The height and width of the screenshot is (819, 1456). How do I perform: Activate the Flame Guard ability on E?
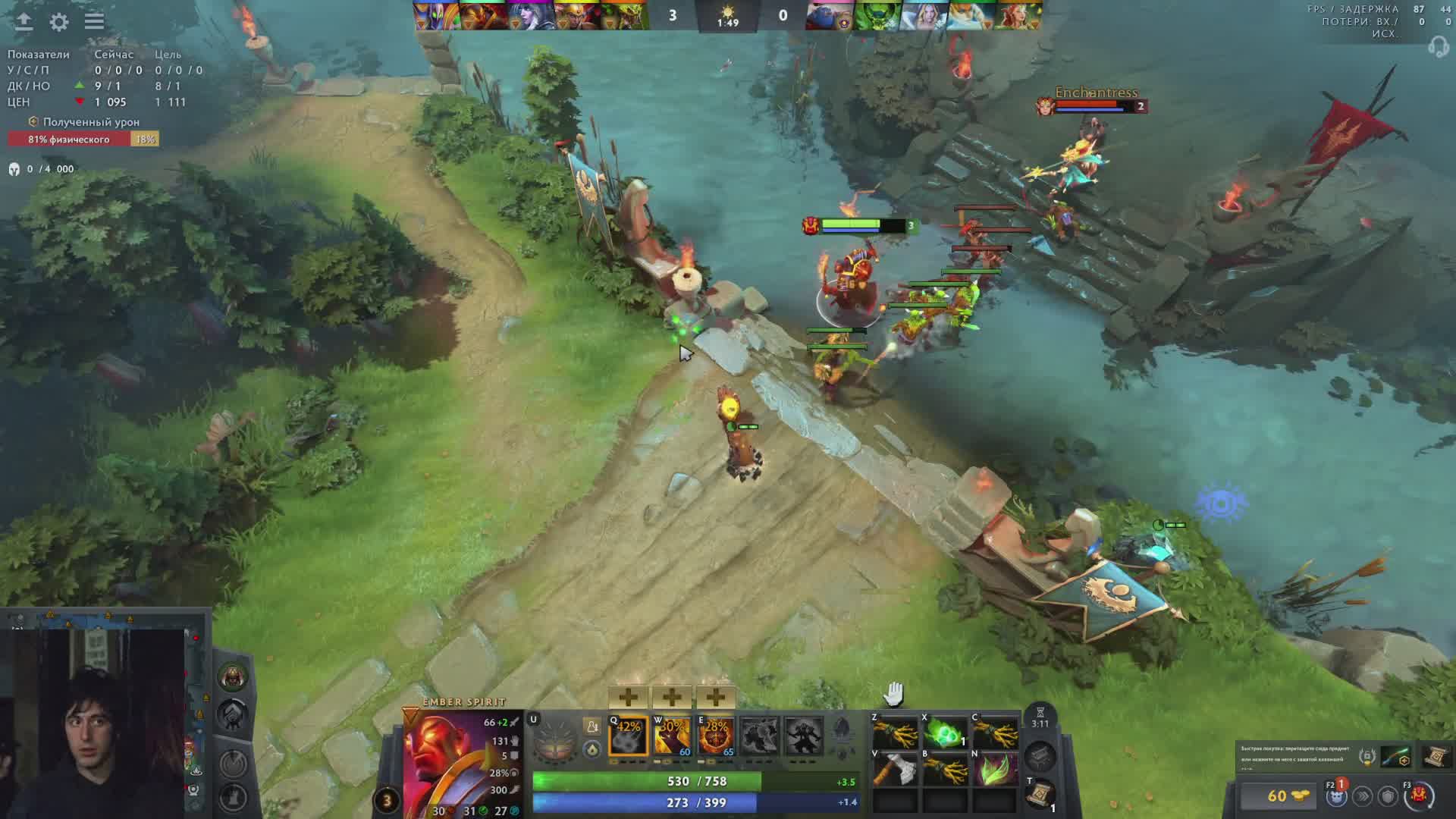[716, 734]
